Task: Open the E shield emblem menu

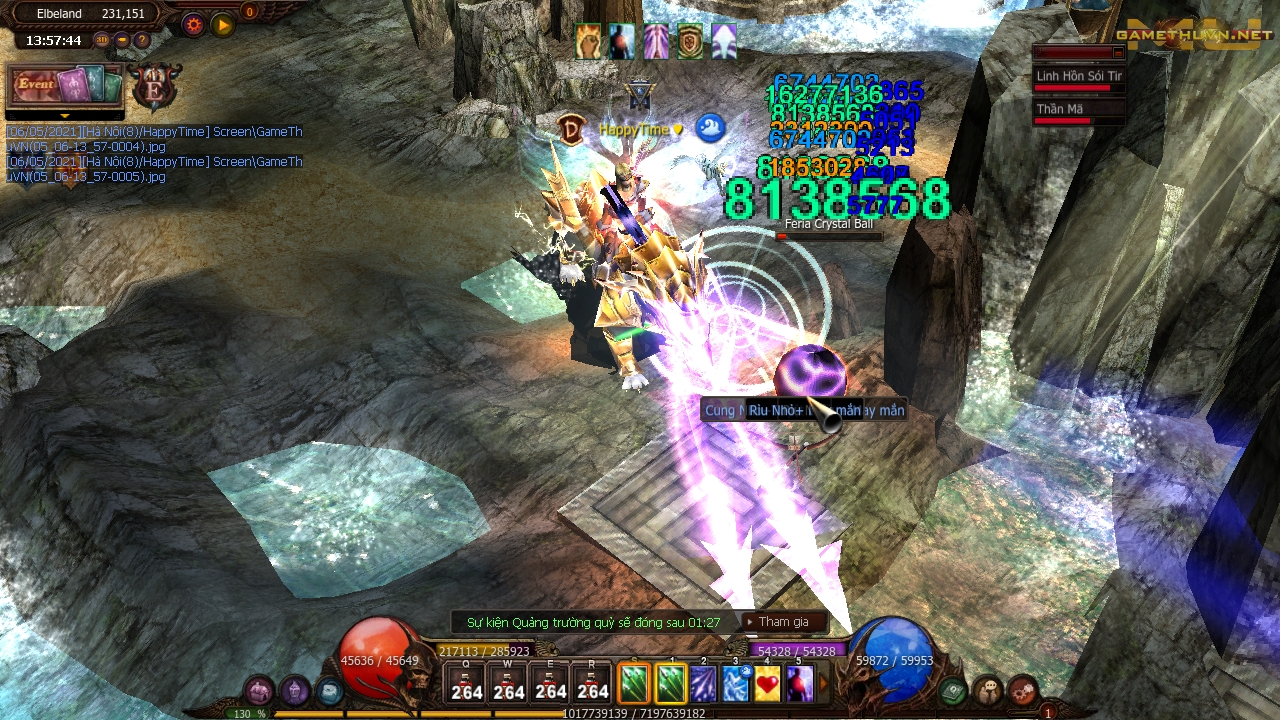Action: coord(155,87)
